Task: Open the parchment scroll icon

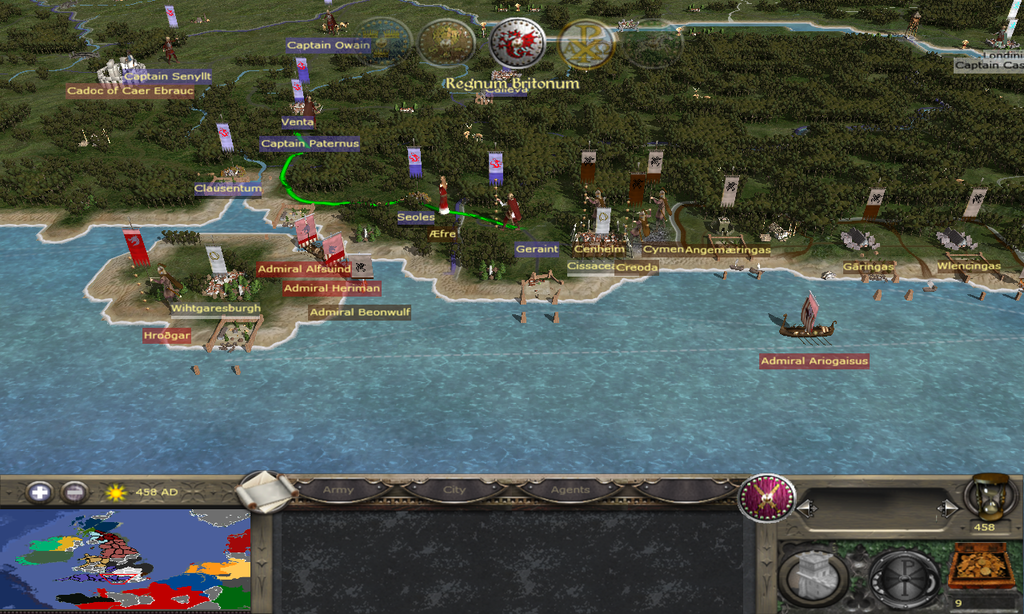Action: [268, 491]
